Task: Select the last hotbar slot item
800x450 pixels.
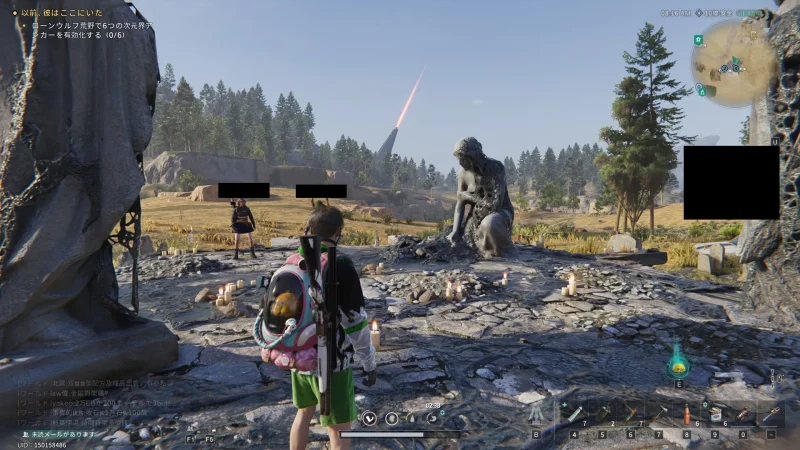Action: pos(771,414)
